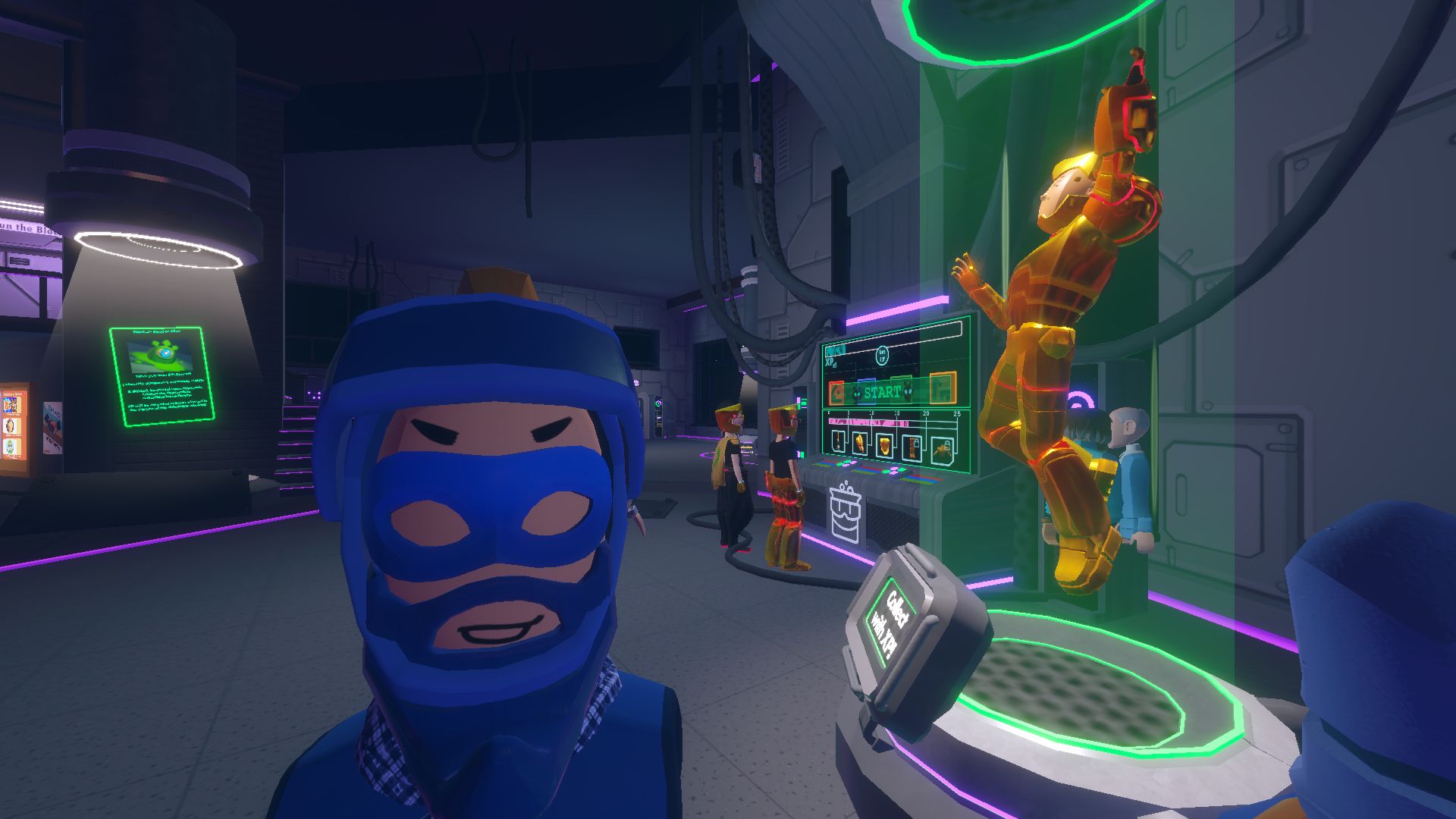Select the gold suit reward icon at milestone 10
This screenshot has height=819, width=1456.
(x=860, y=443)
